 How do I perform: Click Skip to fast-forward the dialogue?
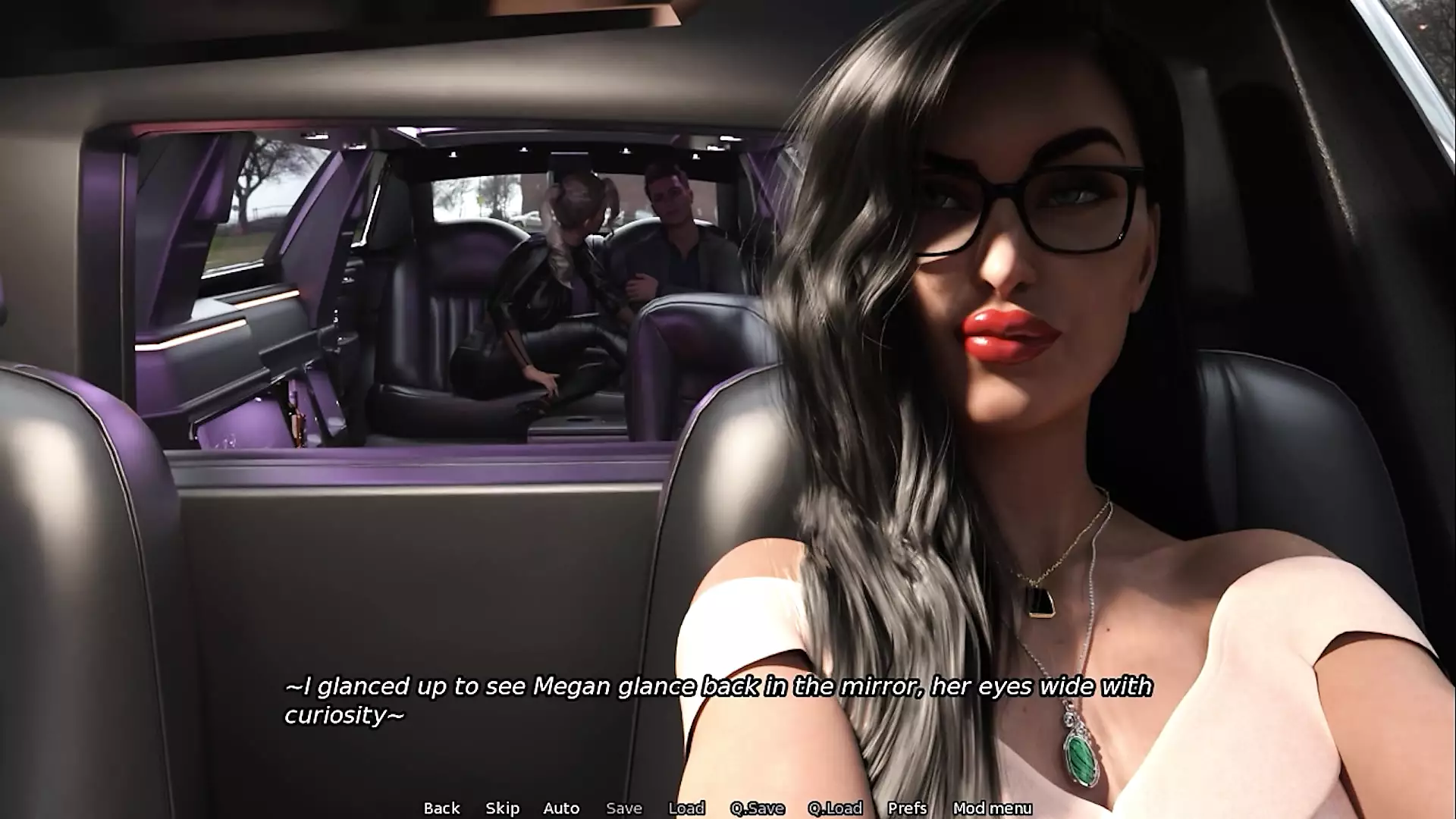pyautogui.click(x=503, y=808)
